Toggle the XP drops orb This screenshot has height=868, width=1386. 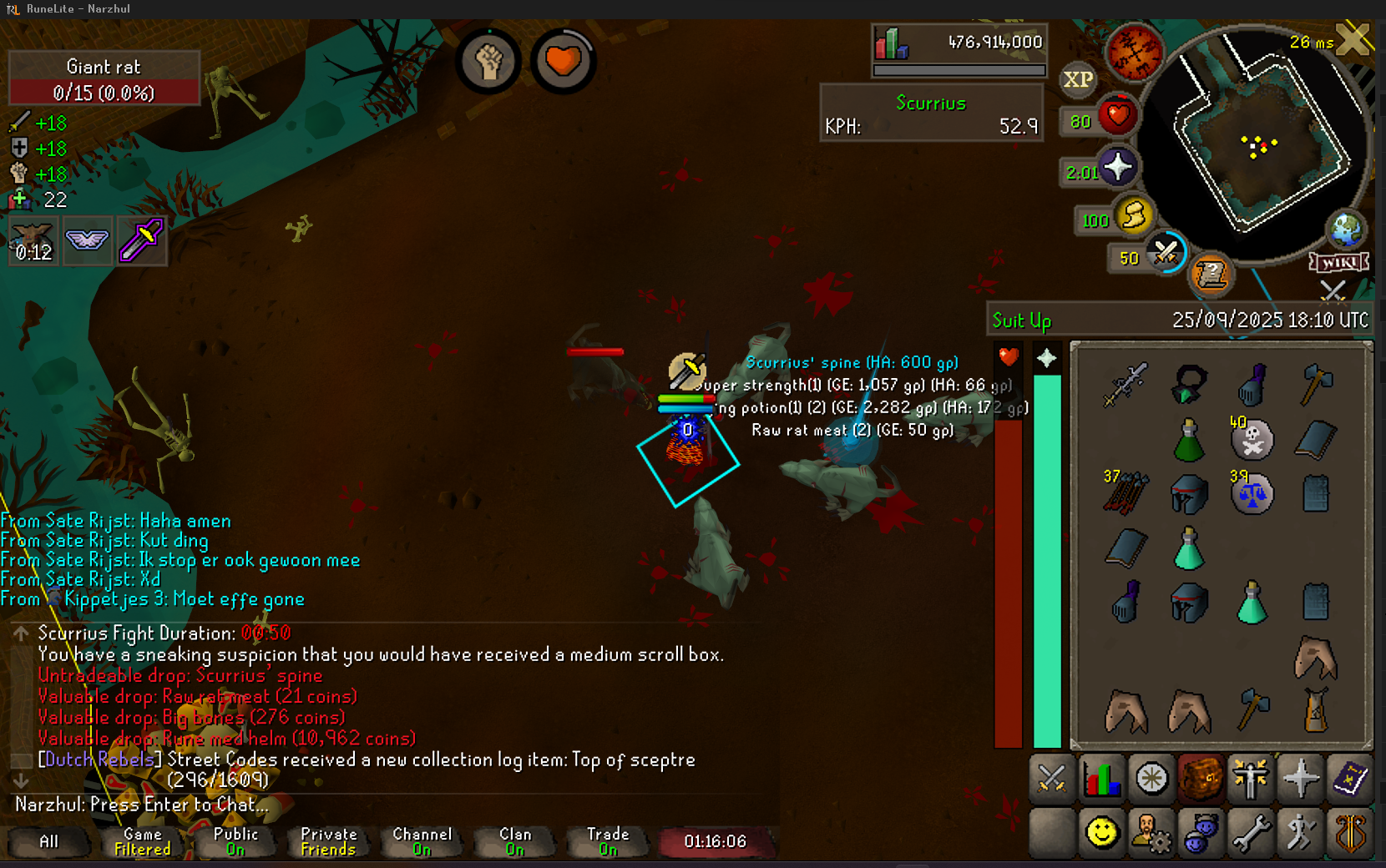point(1077,79)
